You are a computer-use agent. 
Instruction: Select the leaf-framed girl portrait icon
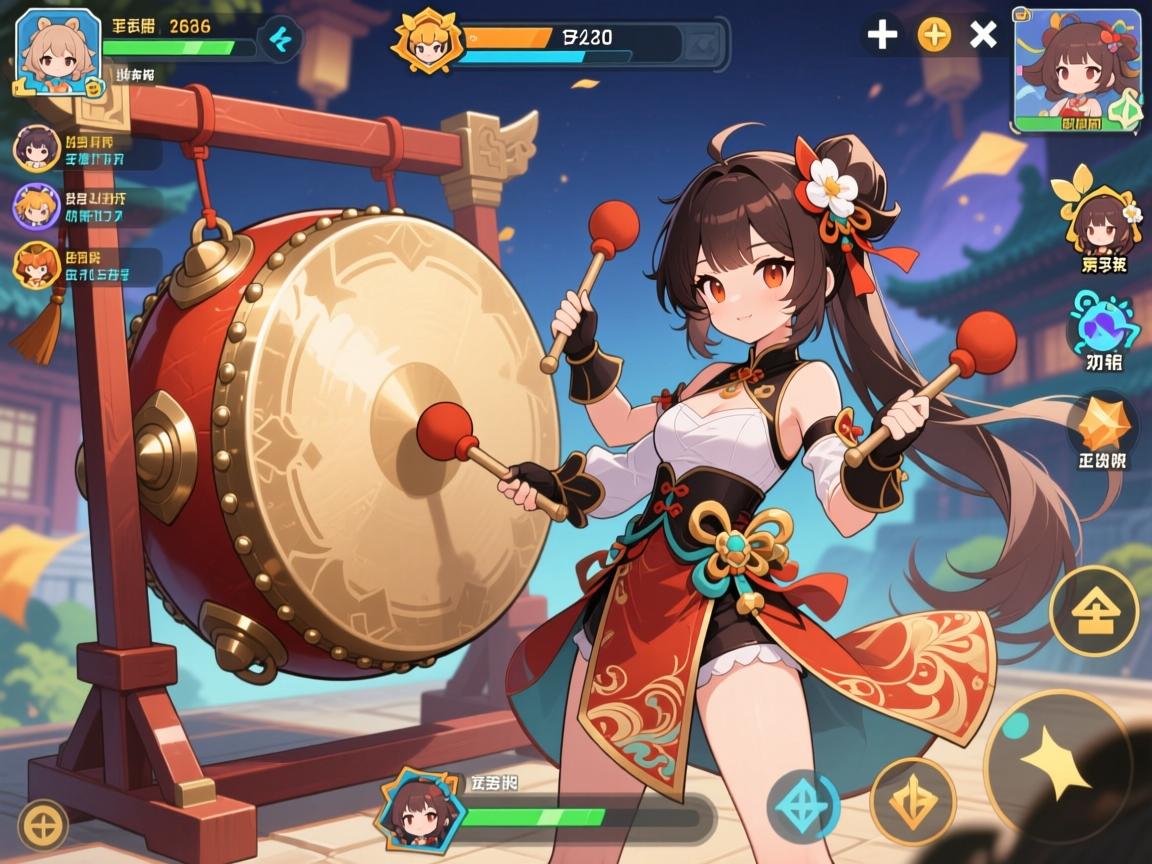click(1101, 215)
